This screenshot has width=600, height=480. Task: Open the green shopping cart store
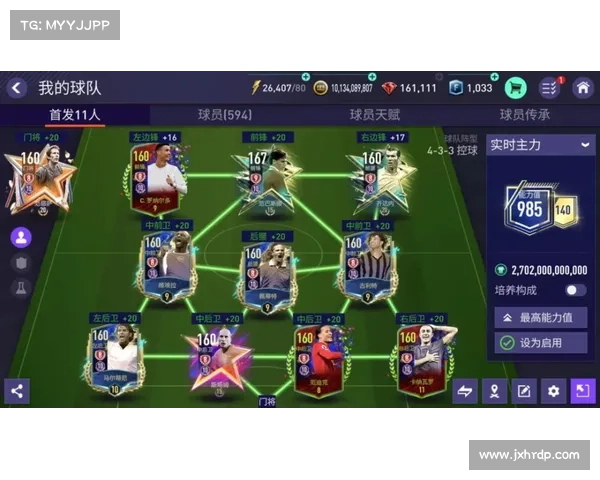516,88
